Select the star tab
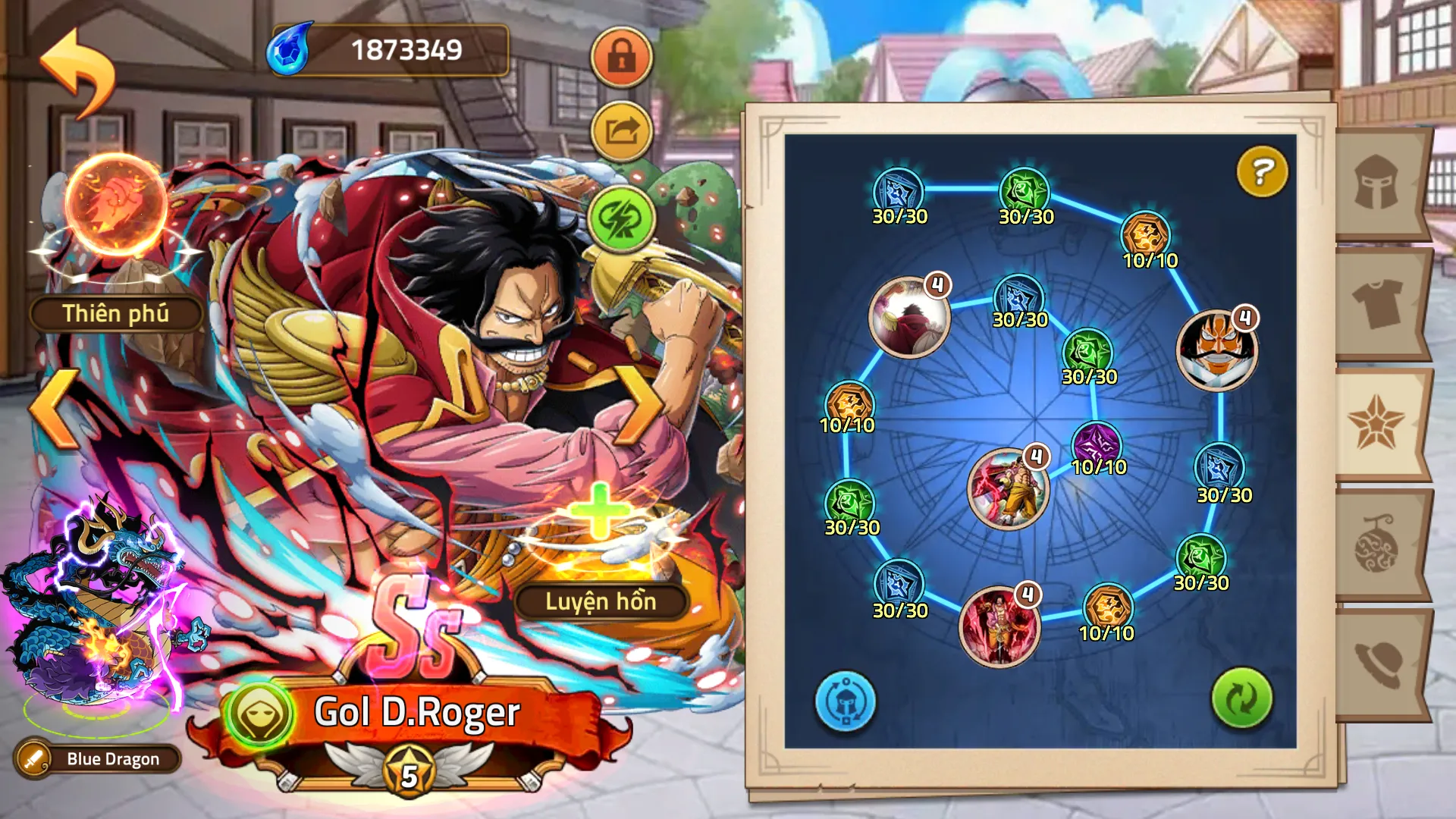 click(x=1377, y=423)
